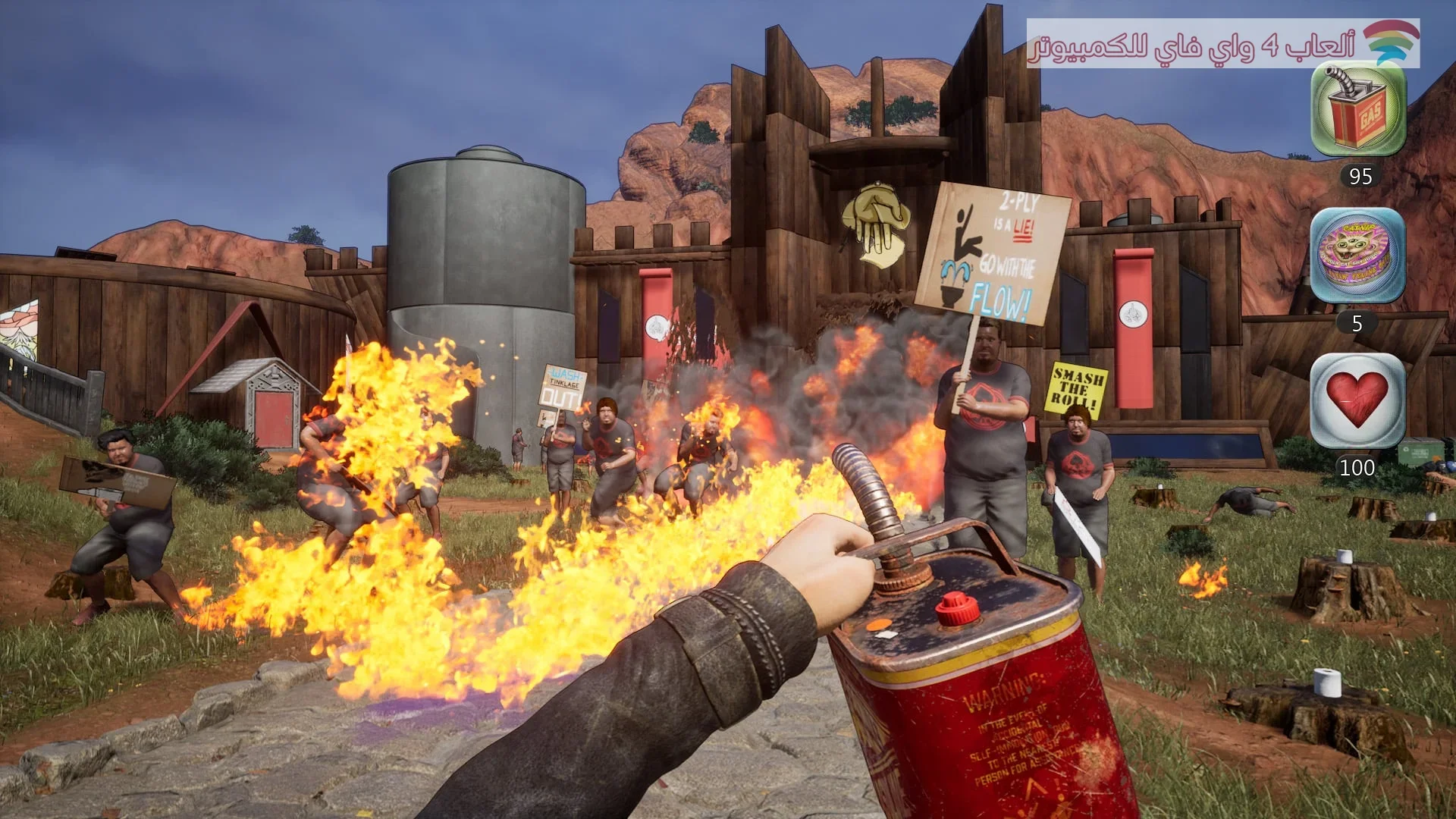Select the gas can weapon icon
Viewport: 1456px width, 819px height.
(1358, 110)
